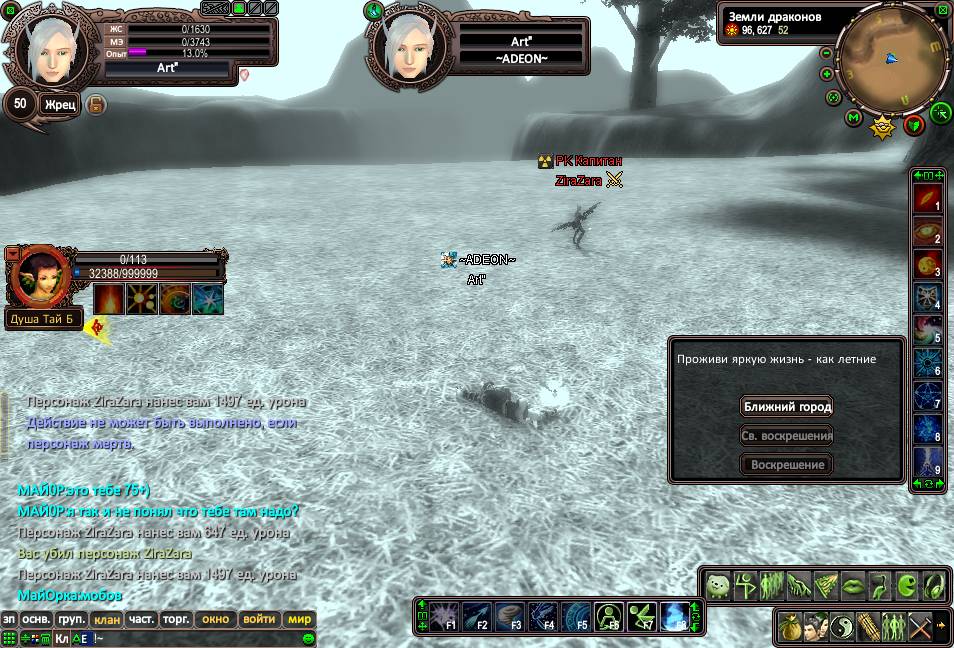
Task: Zoom out the minimap with minus button
Action: [827, 53]
